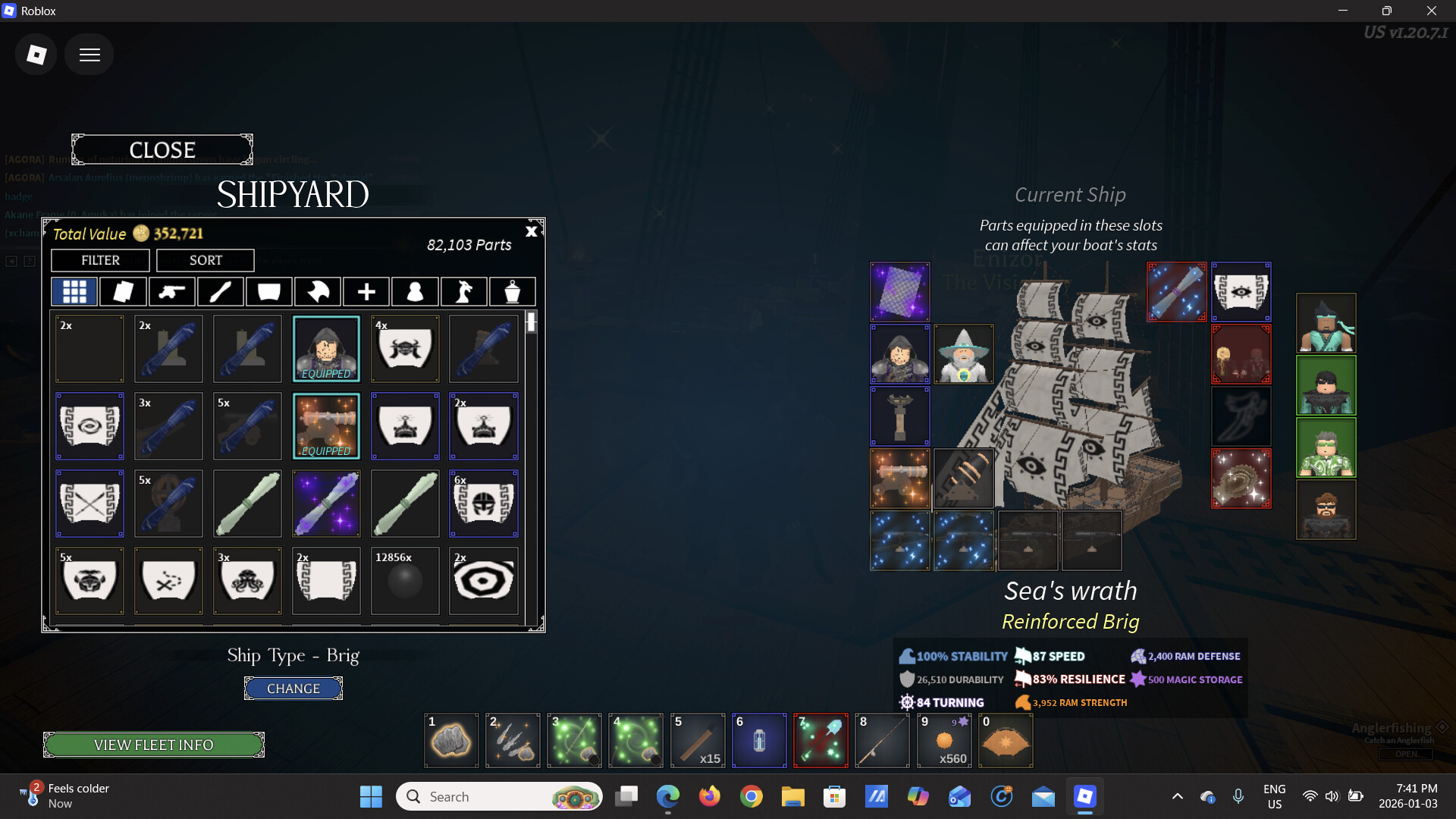The width and height of the screenshot is (1456, 819).
Task: Select the plus-sign category tab
Action: (366, 291)
